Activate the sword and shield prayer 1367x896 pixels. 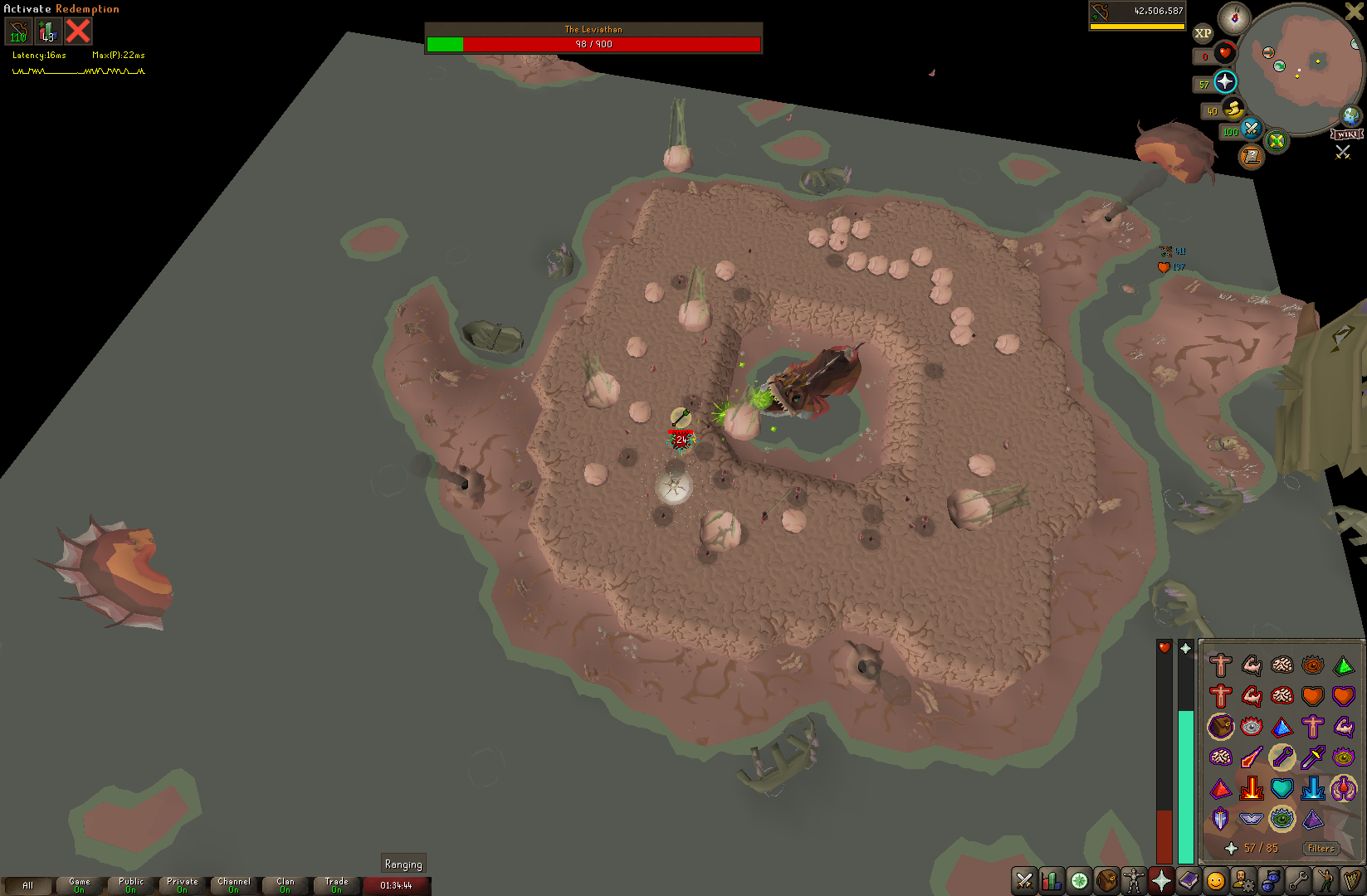click(1220, 819)
